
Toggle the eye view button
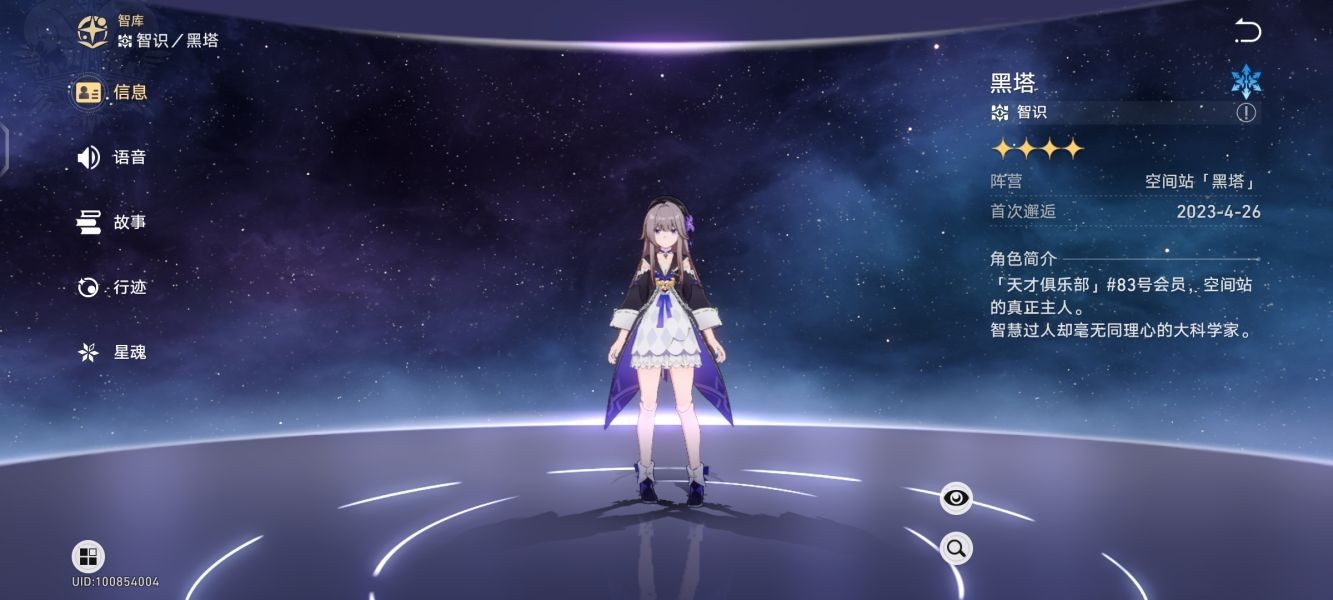[x=956, y=498]
